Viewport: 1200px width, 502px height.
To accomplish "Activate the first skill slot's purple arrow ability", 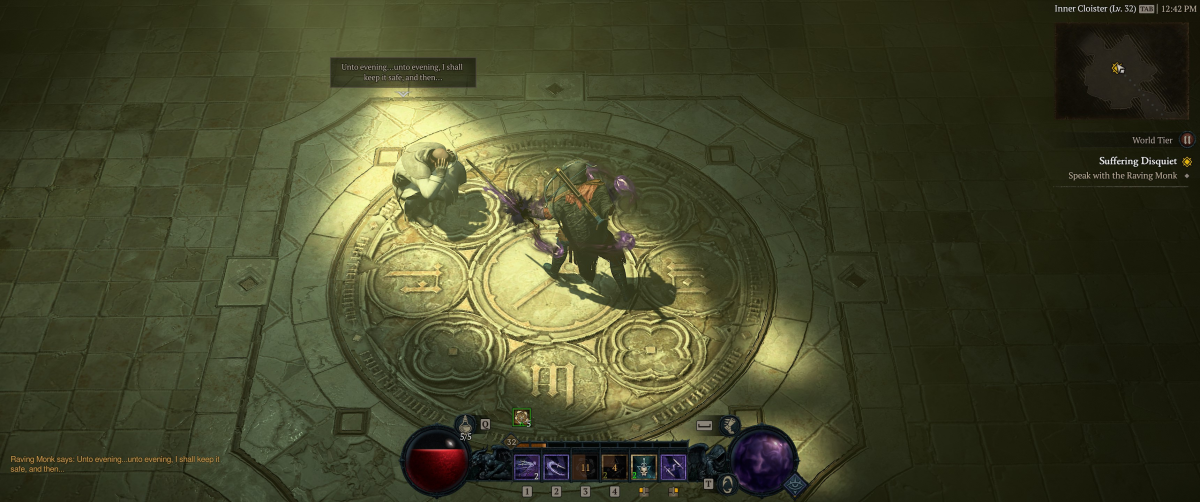I will [x=527, y=466].
